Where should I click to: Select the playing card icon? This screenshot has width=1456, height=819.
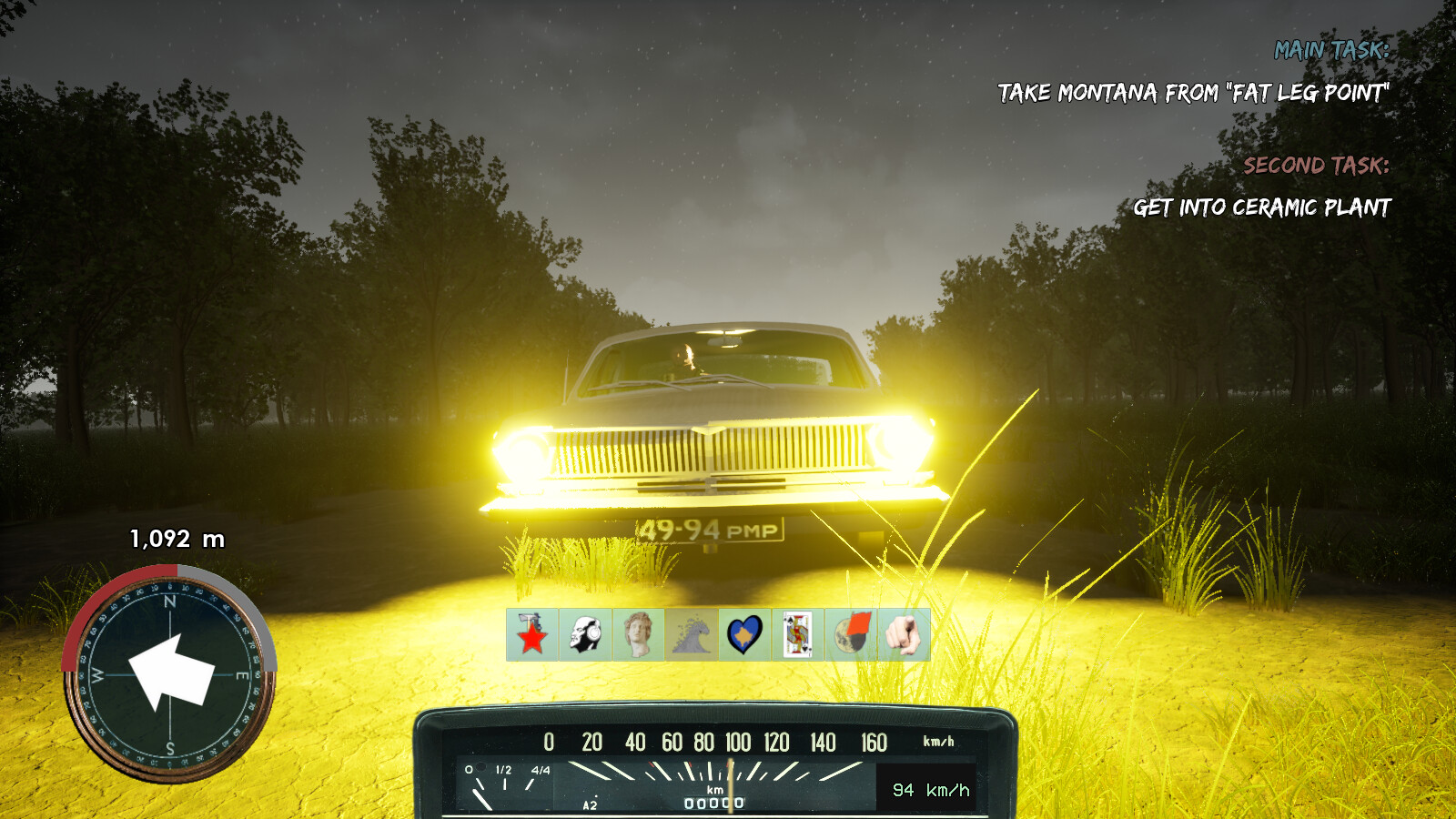click(797, 634)
